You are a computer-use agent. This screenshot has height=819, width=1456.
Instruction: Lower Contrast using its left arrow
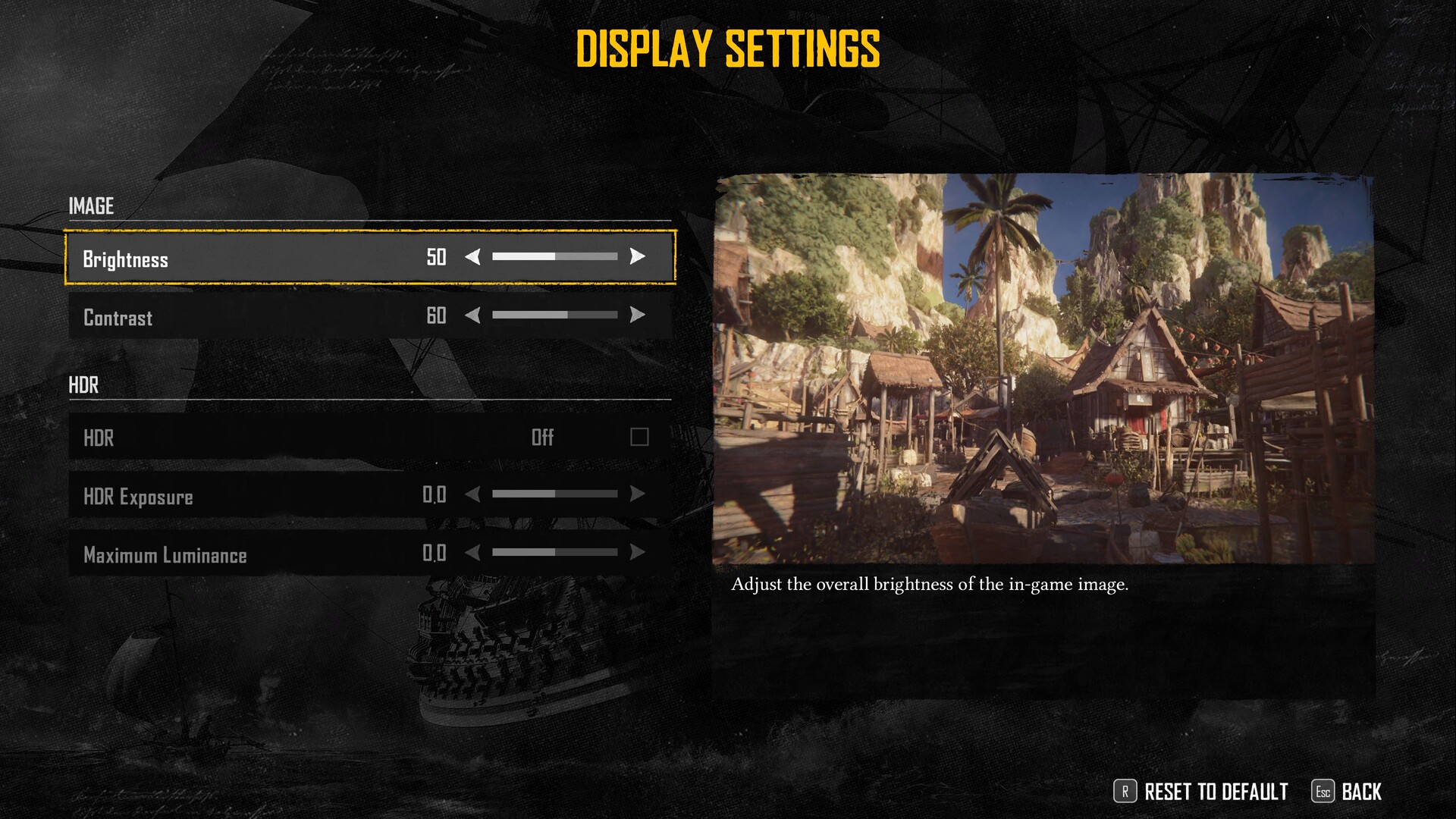pyautogui.click(x=472, y=315)
